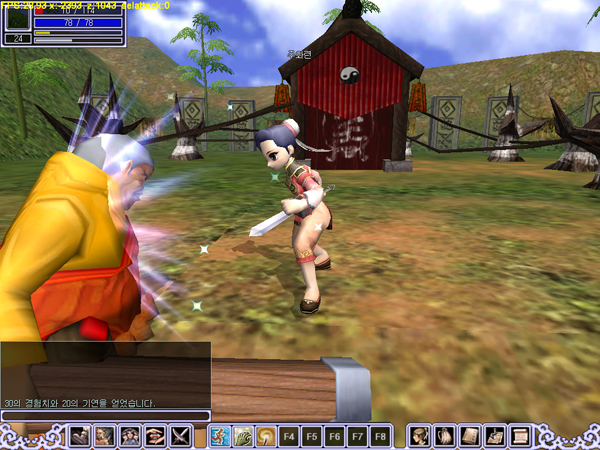Select the clasped hands action icon
The height and width of the screenshot is (450, 600).
pyautogui.click(x=155, y=436)
